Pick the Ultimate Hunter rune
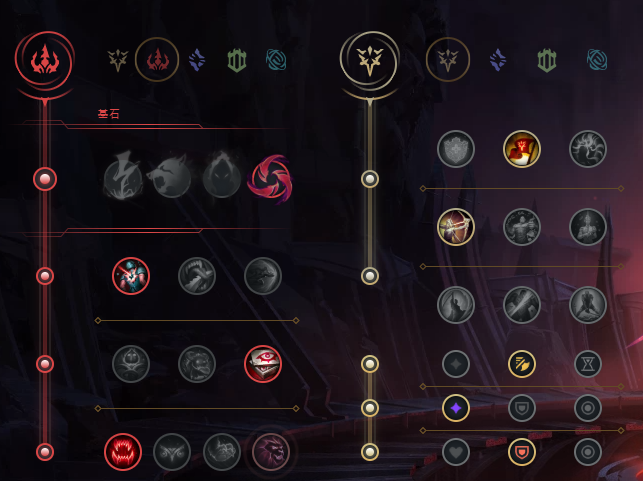The width and height of the screenshot is (643, 481). (270, 451)
